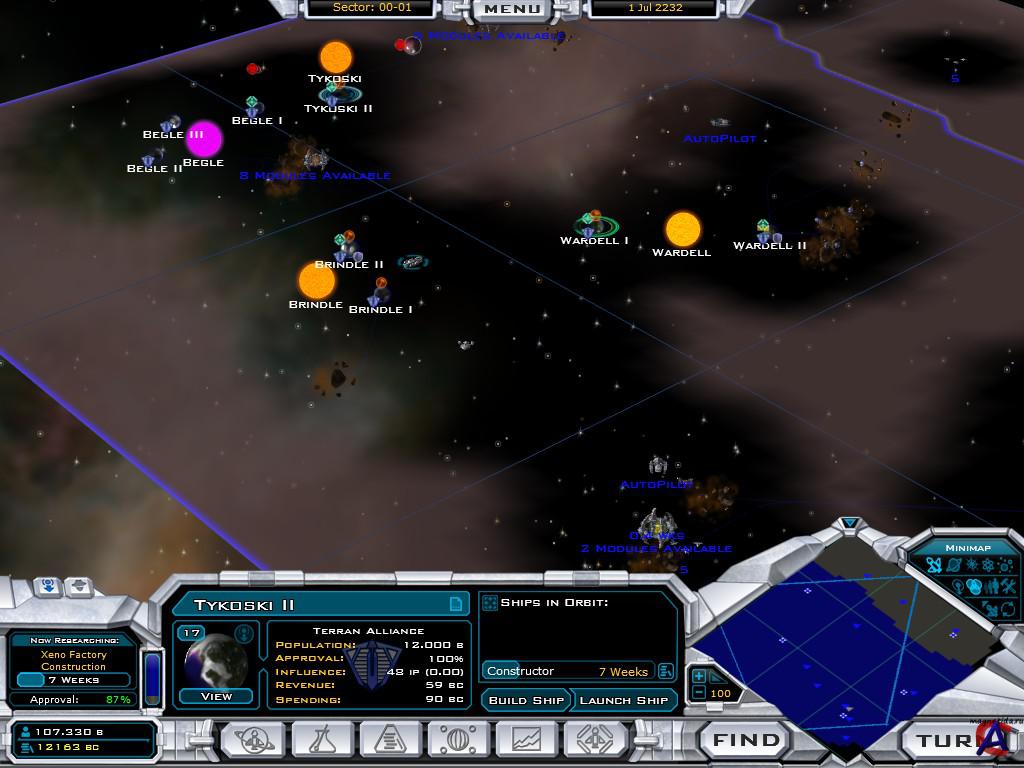Screen dimensions: 1024x768
Task: Toggle the ships filter on minimap panel
Action: tap(934, 566)
